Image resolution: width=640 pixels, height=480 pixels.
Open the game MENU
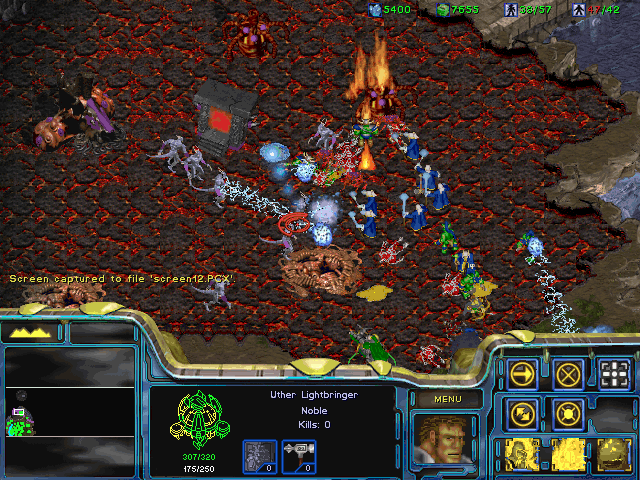tap(444, 400)
